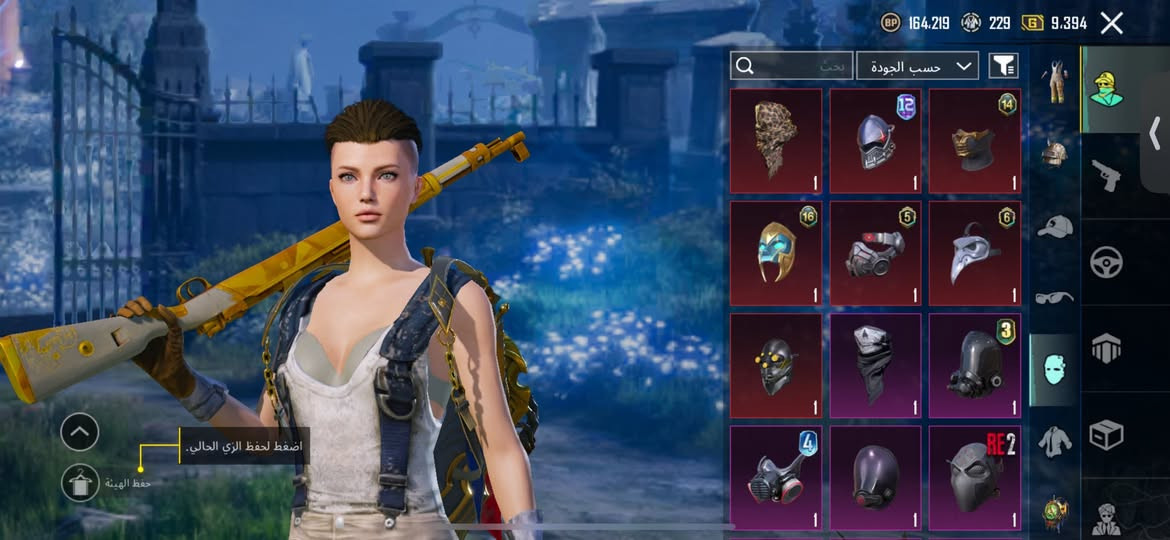Image resolution: width=1170 pixels, height=540 pixels.
Task: Click the round up-arrow button
Action: point(80,432)
